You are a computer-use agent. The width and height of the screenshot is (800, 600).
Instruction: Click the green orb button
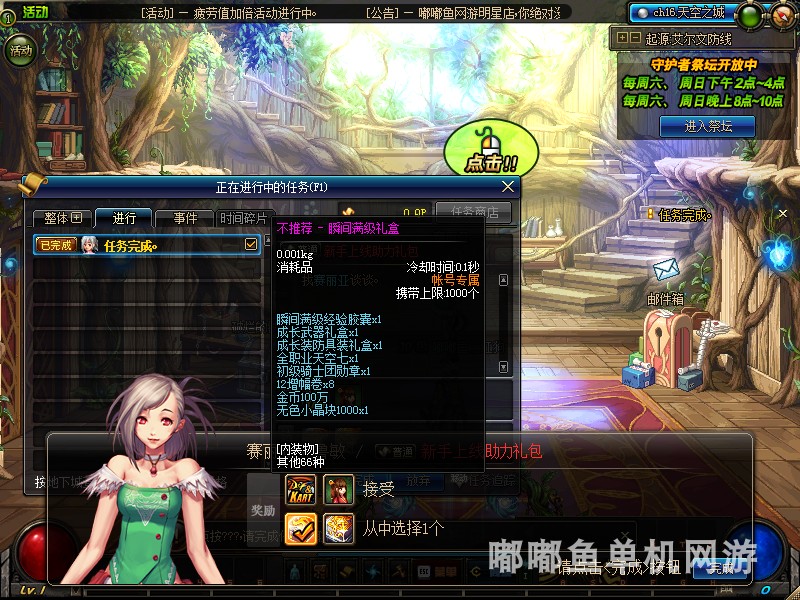[747, 15]
